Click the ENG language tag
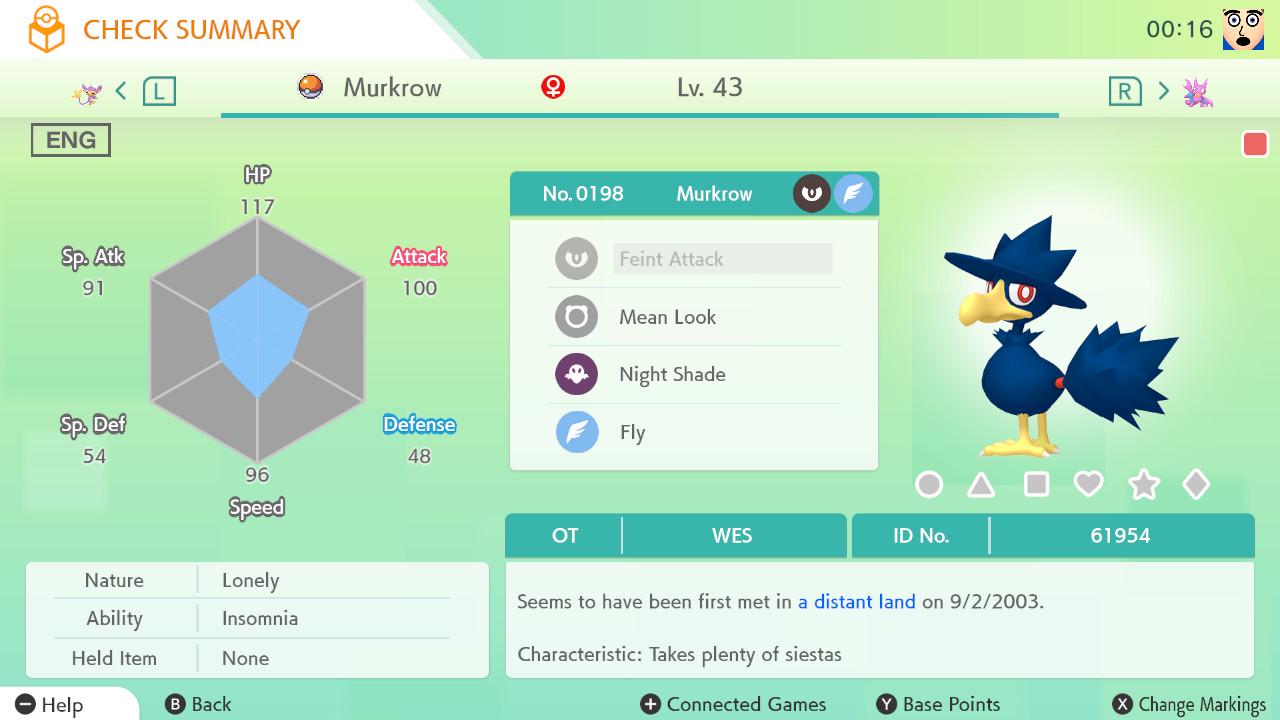This screenshot has width=1280, height=720. coord(71,140)
